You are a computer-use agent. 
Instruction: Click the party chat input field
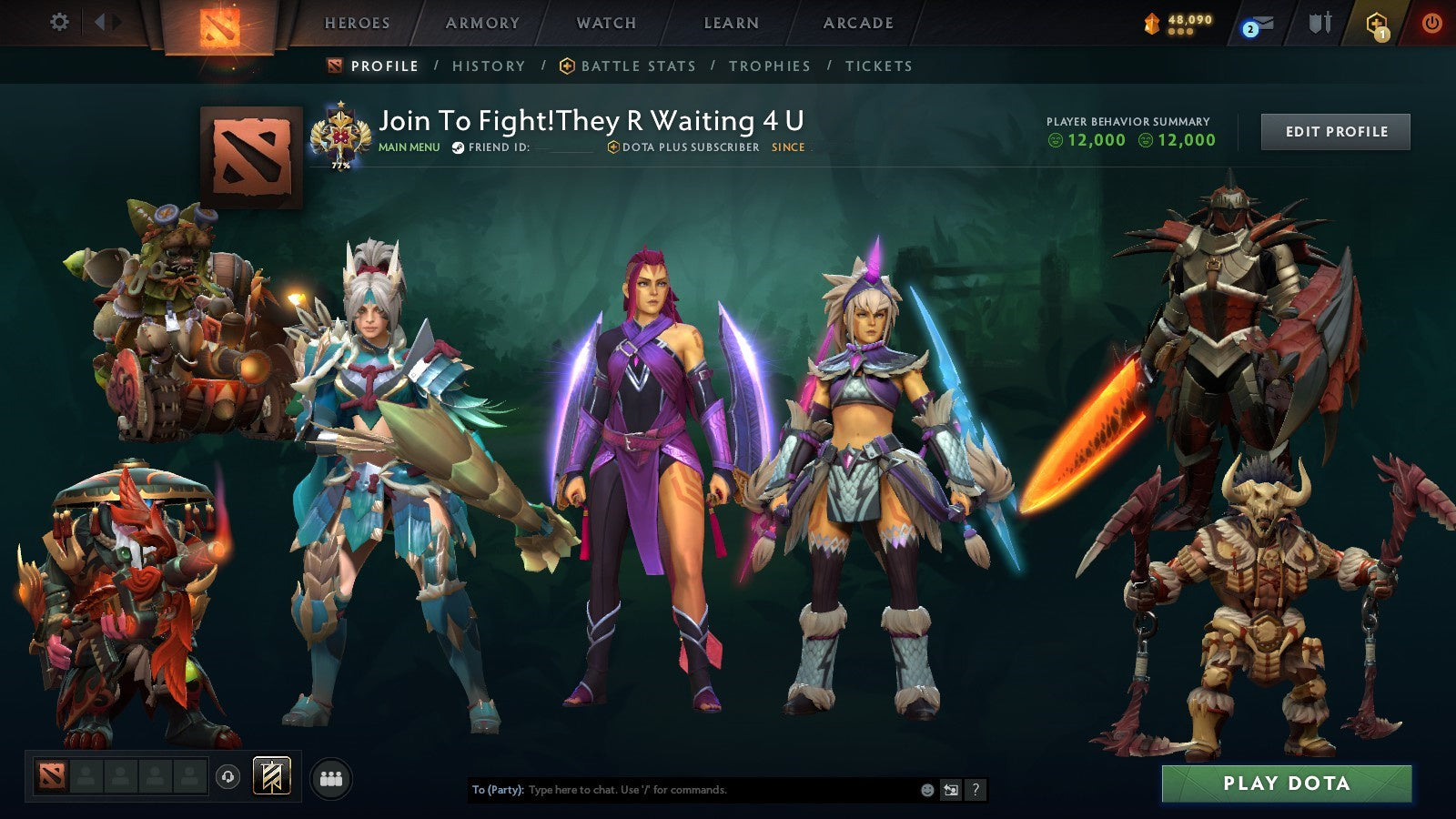[x=682, y=790]
